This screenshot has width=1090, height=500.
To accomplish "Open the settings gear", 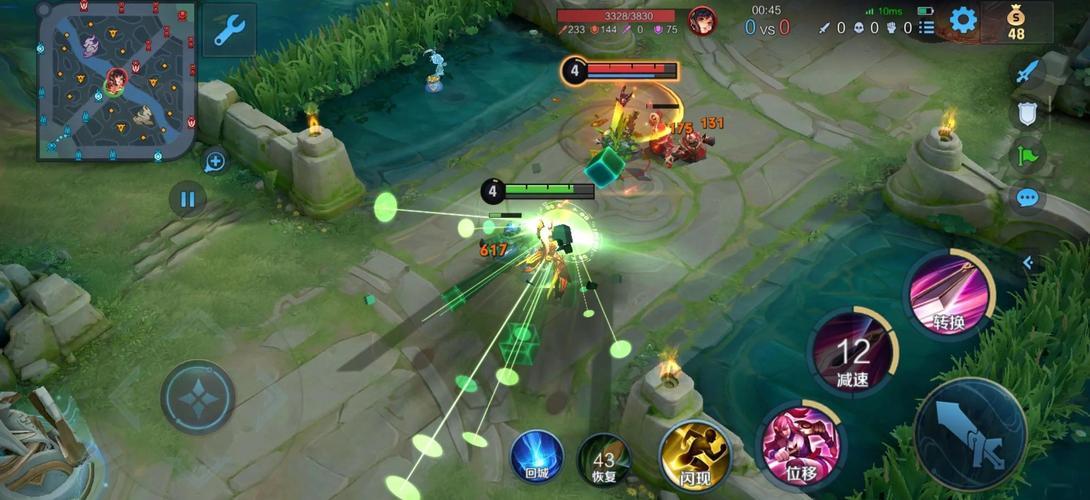I will pyautogui.click(x=963, y=21).
